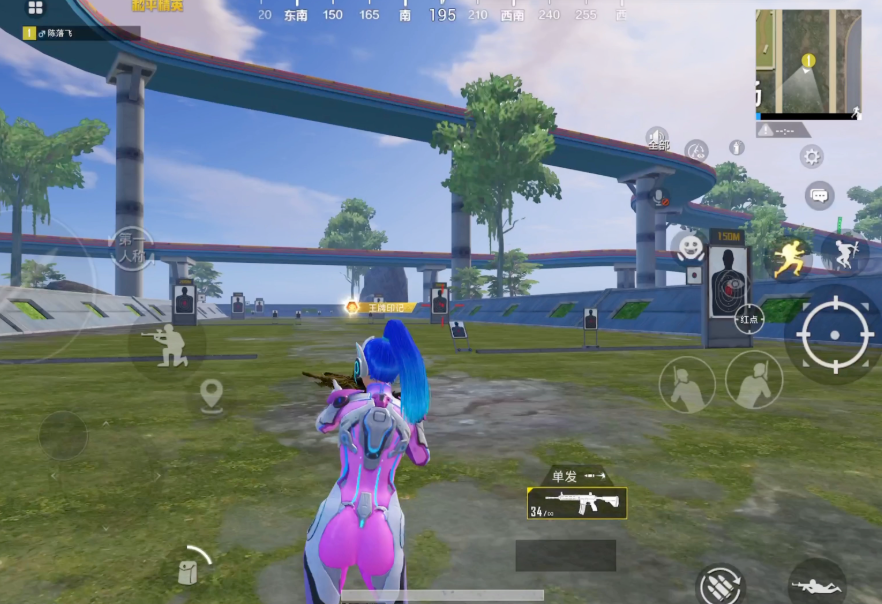Toggle the 第一人称 first-person view button
This screenshot has height=604, width=882.
pos(132,247)
